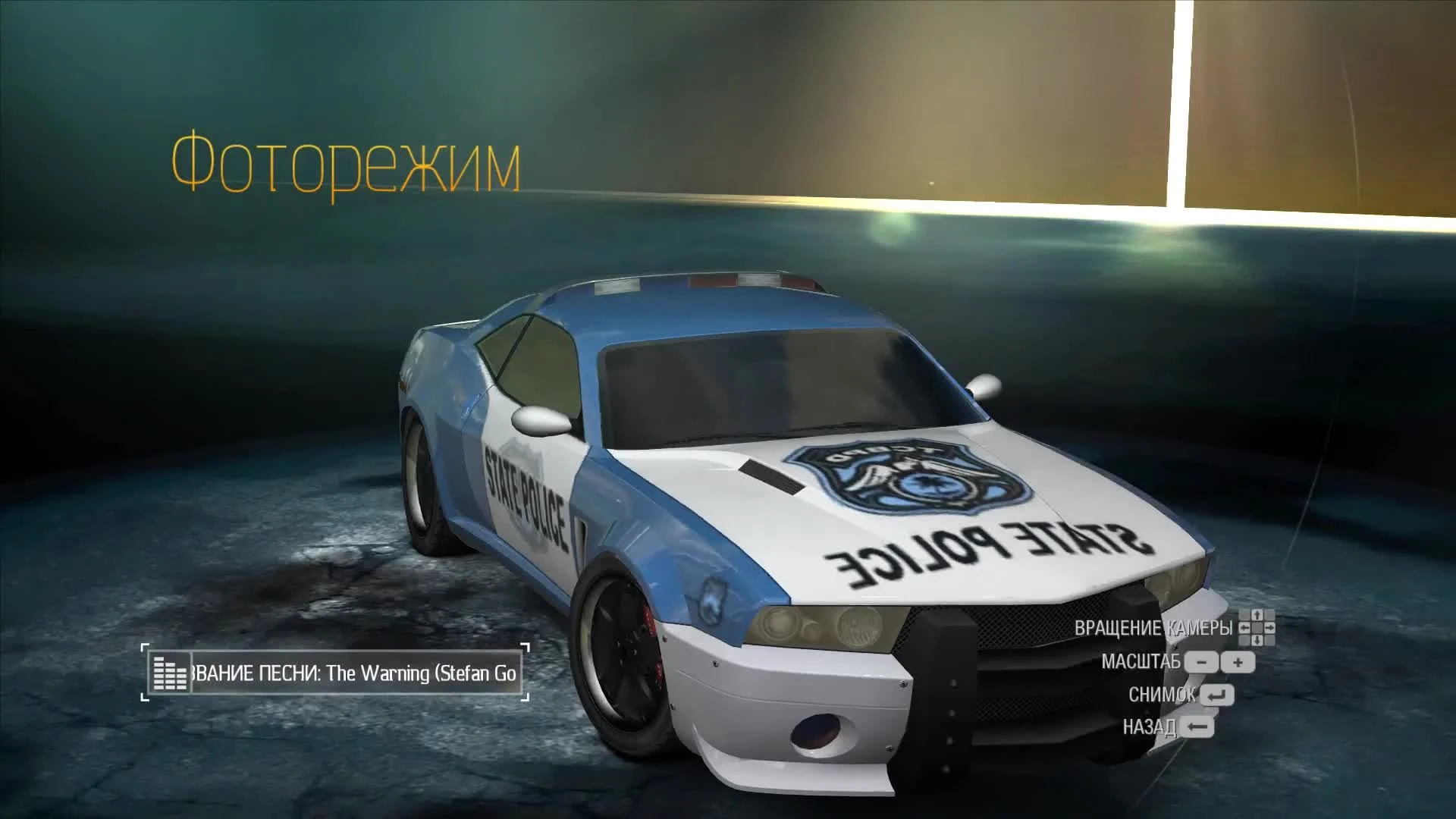Select НАЗАД to exit photo mode
Image resolution: width=1456 pixels, height=819 pixels.
(1151, 726)
